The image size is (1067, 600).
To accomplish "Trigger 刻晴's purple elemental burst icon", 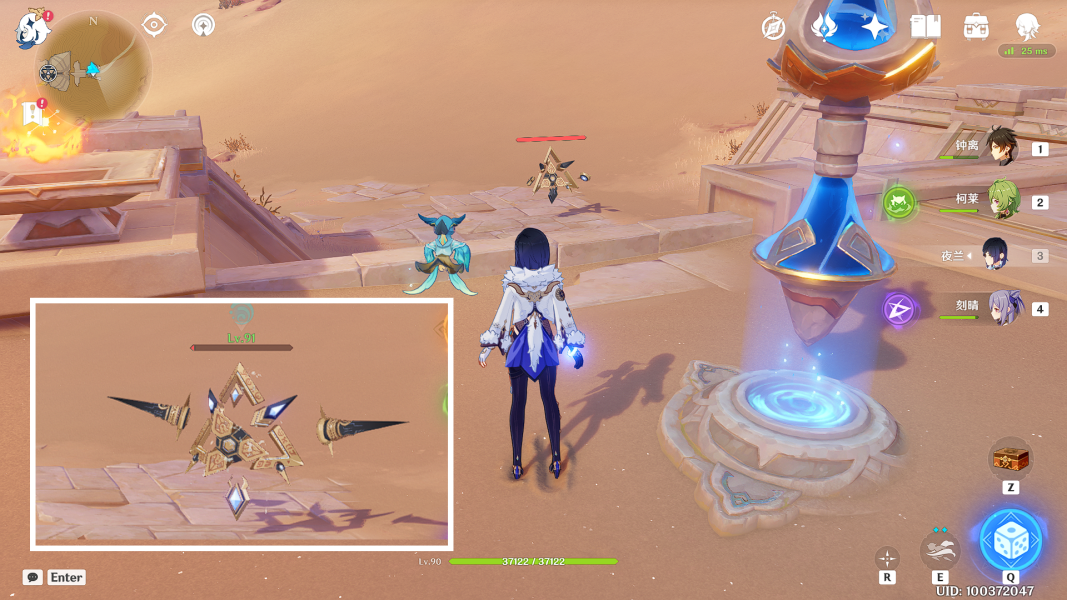I will (x=899, y=308).
